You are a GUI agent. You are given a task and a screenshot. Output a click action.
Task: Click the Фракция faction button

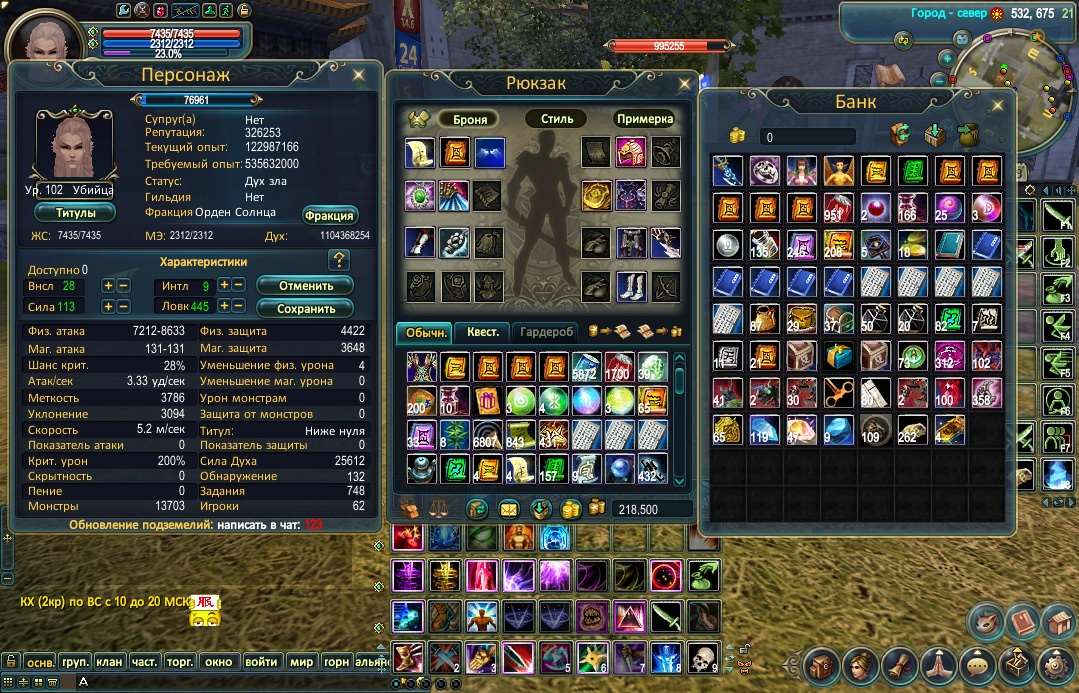point(329,215)
